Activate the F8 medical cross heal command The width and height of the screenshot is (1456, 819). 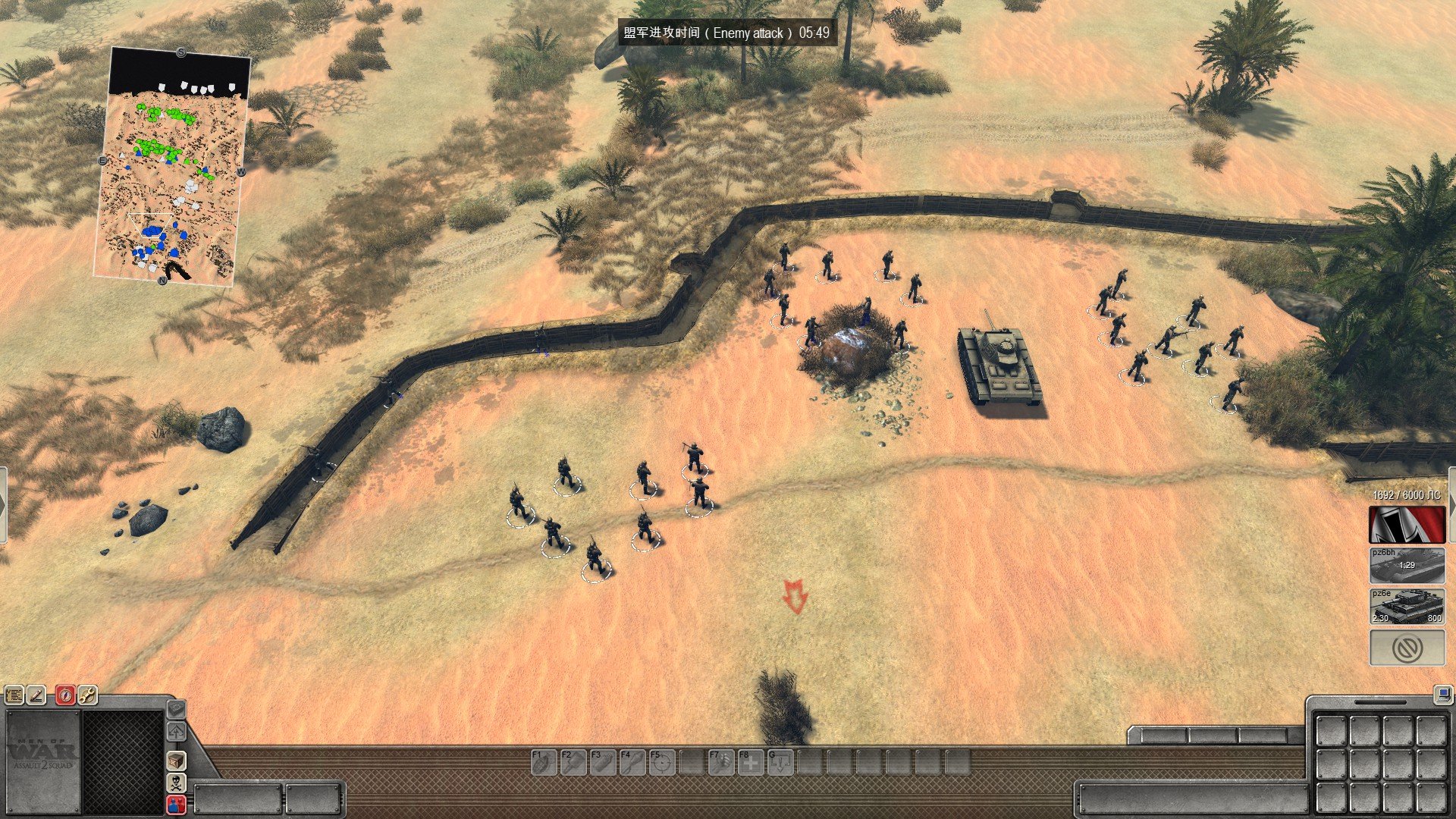[x=751, y=761]
